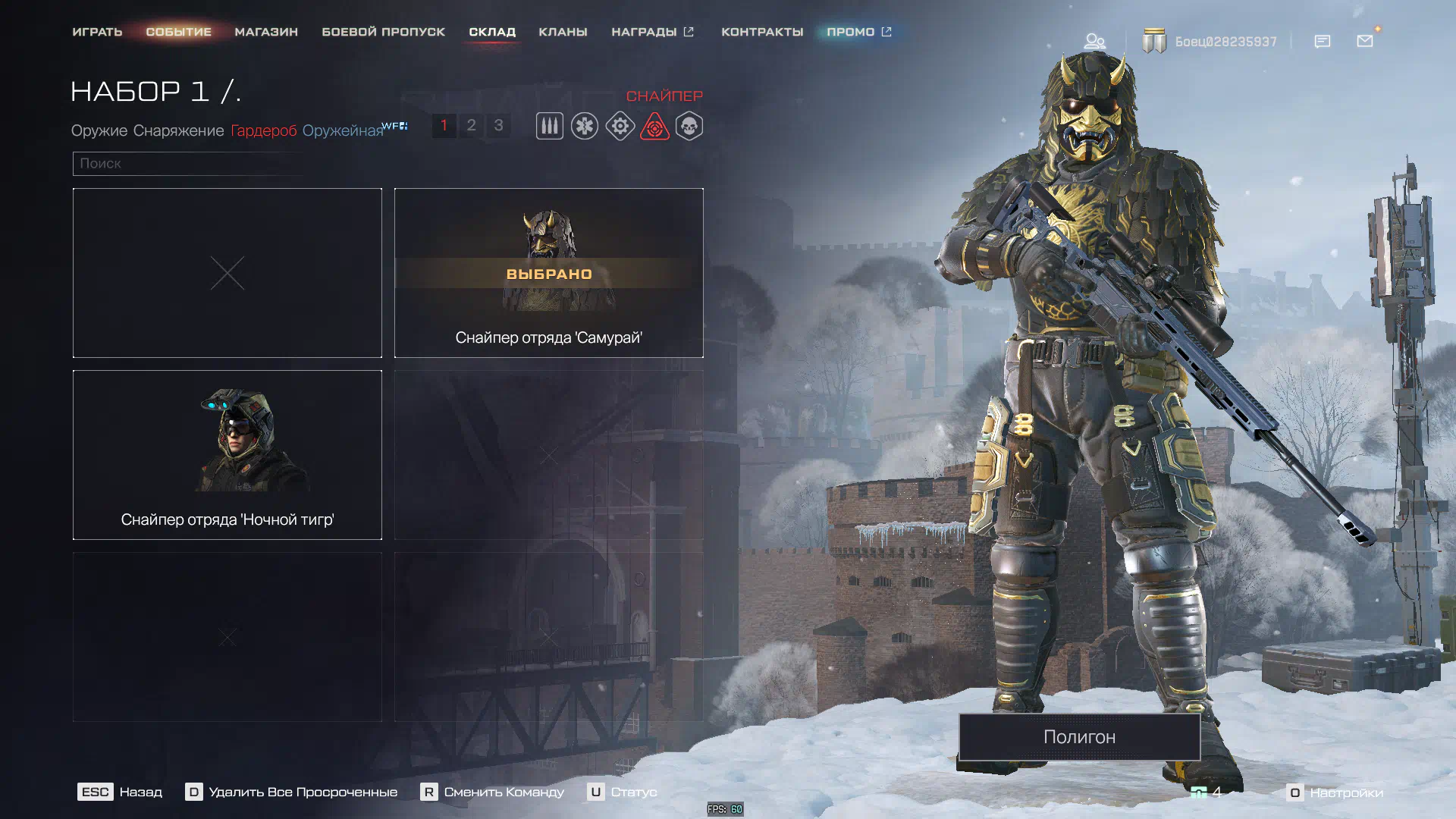This screenshot has height=819, width=1456.
Task: Open the ИГРАТЬ menu
Action: 97,32
